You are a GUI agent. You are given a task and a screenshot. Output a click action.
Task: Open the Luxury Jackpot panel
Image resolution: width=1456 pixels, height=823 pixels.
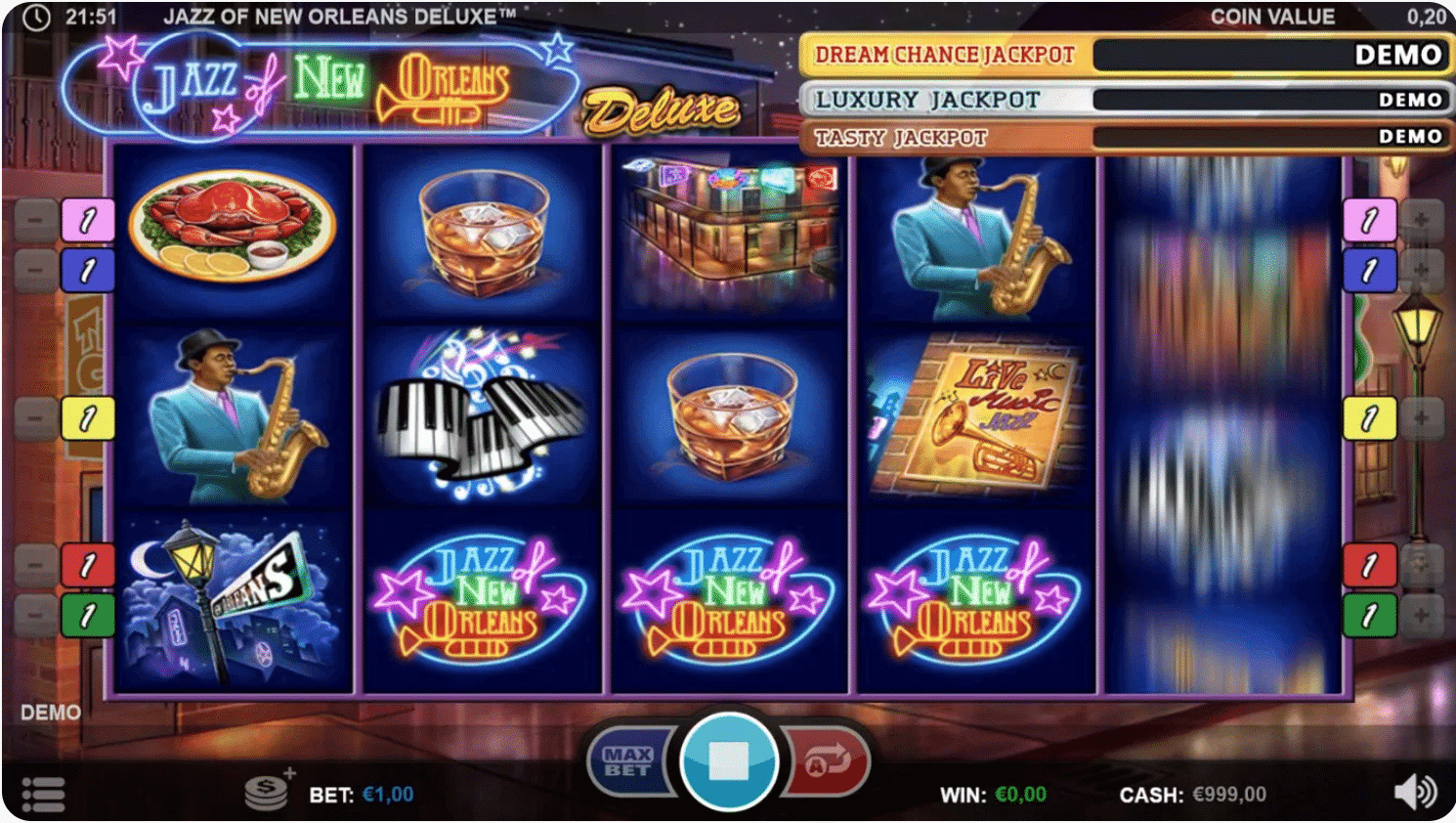(x=928, y=98)
